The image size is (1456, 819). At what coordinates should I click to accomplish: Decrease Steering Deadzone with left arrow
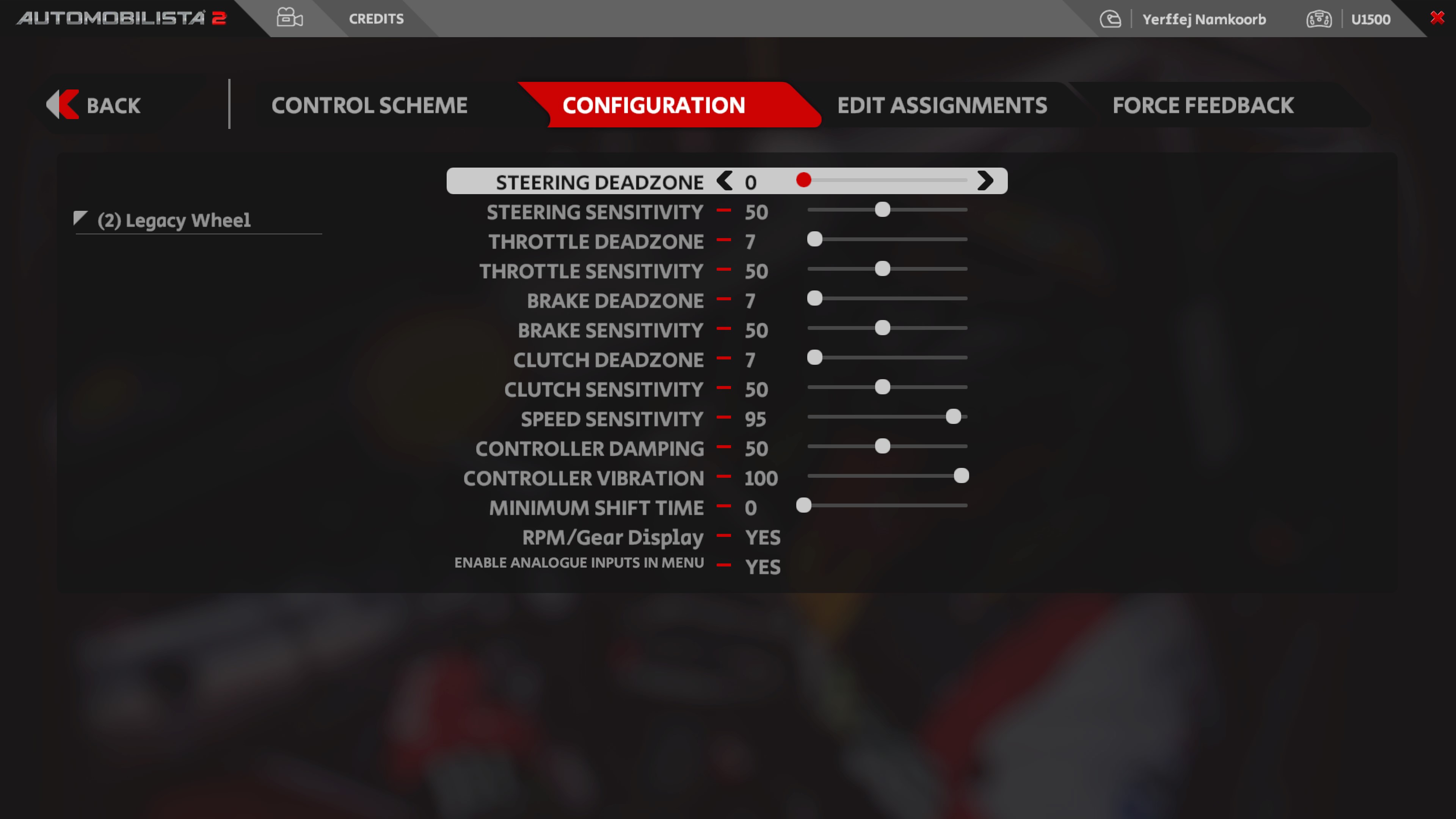click(724, 181)
